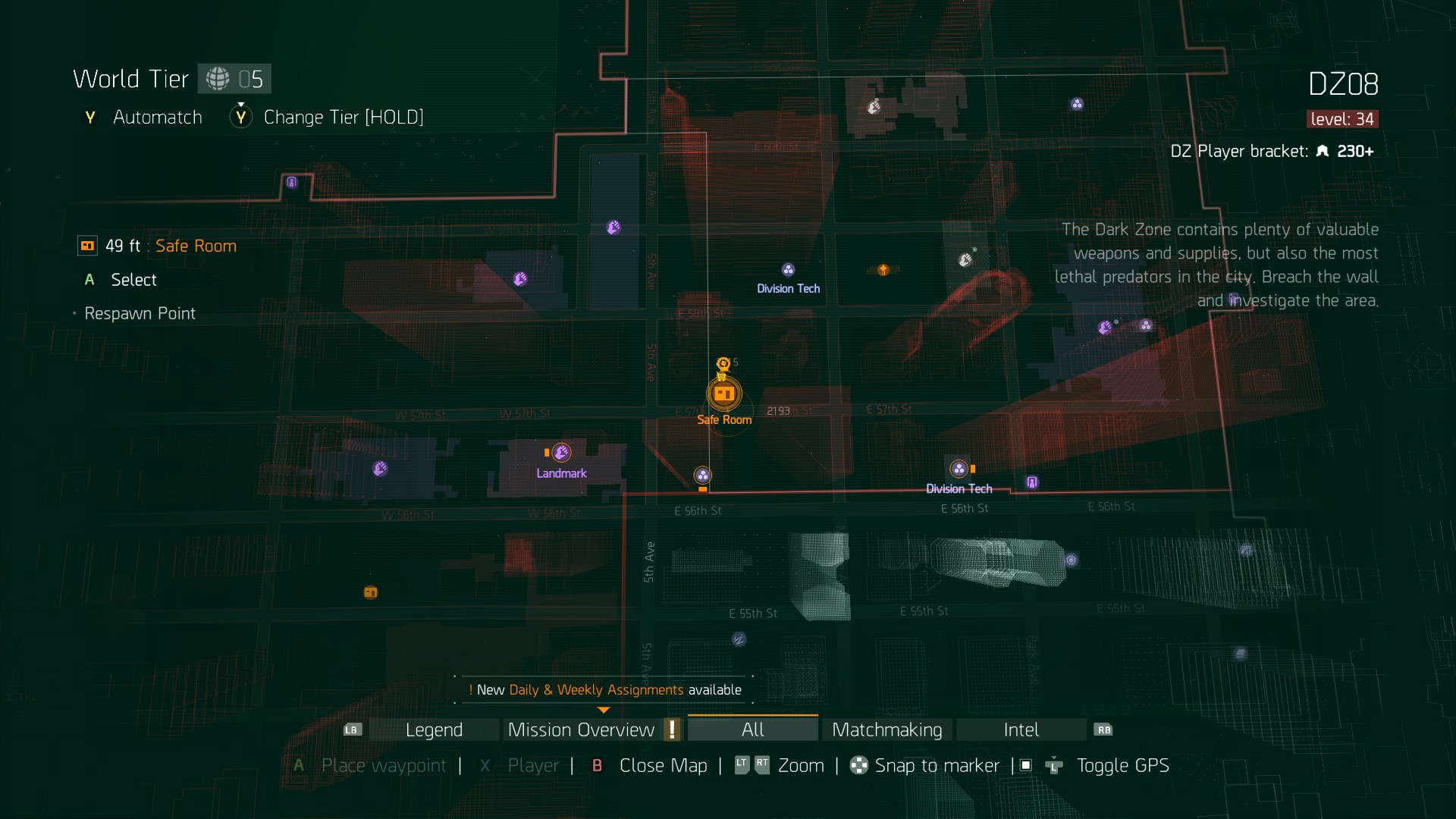Click the World Tier 05 indicator

coord(234,79)
